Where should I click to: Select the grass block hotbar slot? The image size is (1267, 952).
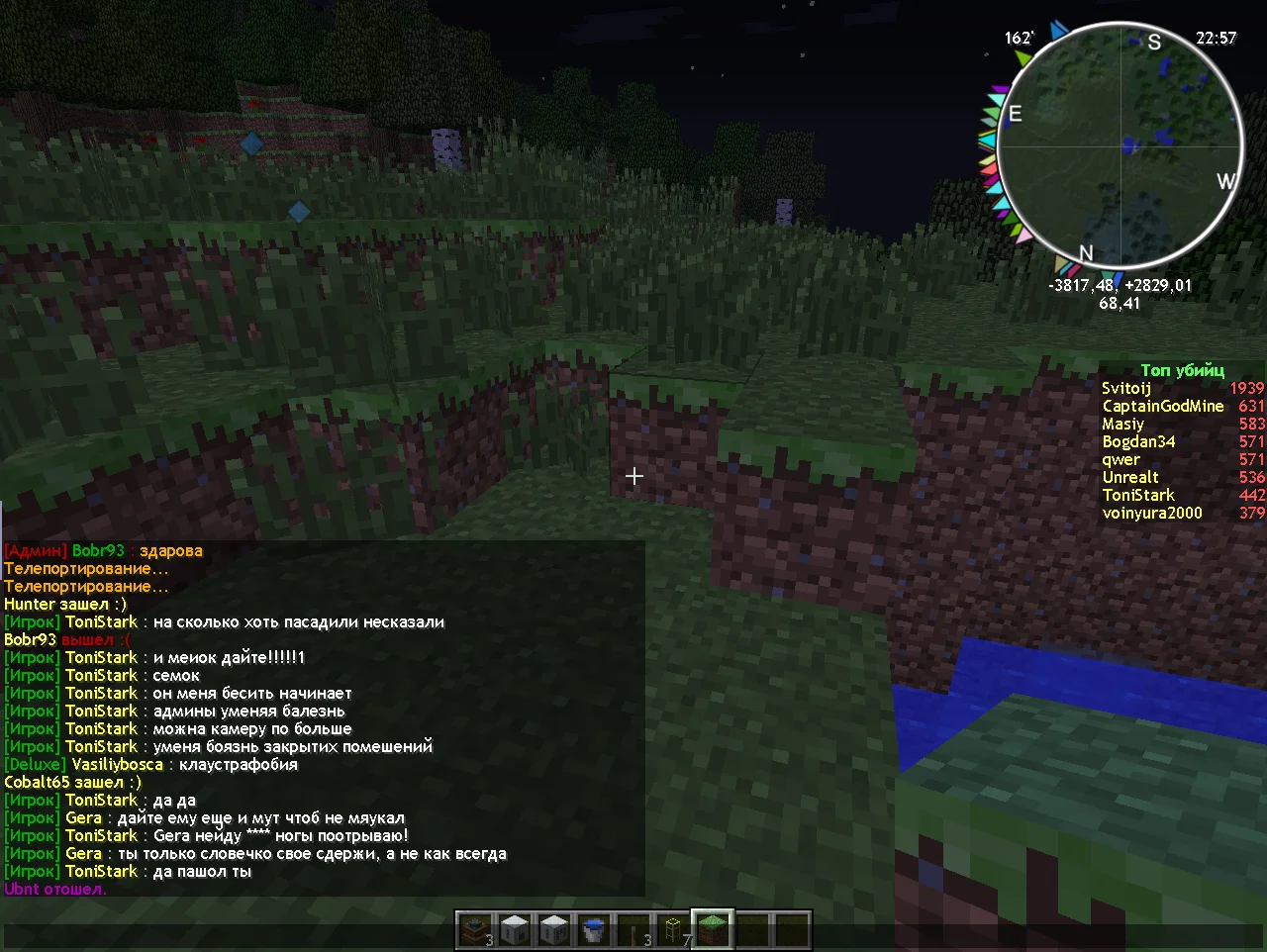click(713, 930)
